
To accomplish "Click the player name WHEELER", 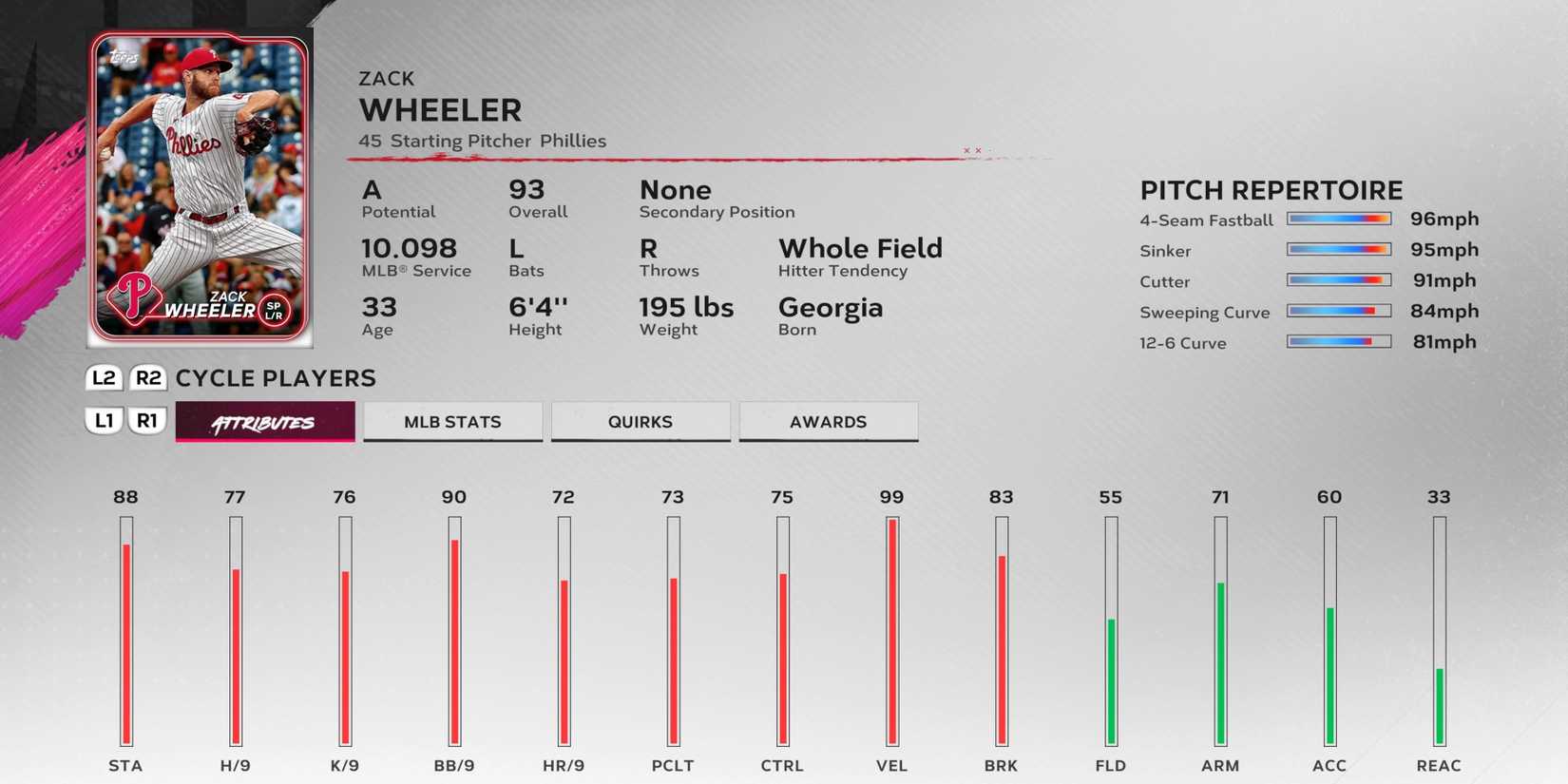I will point(440,110).
